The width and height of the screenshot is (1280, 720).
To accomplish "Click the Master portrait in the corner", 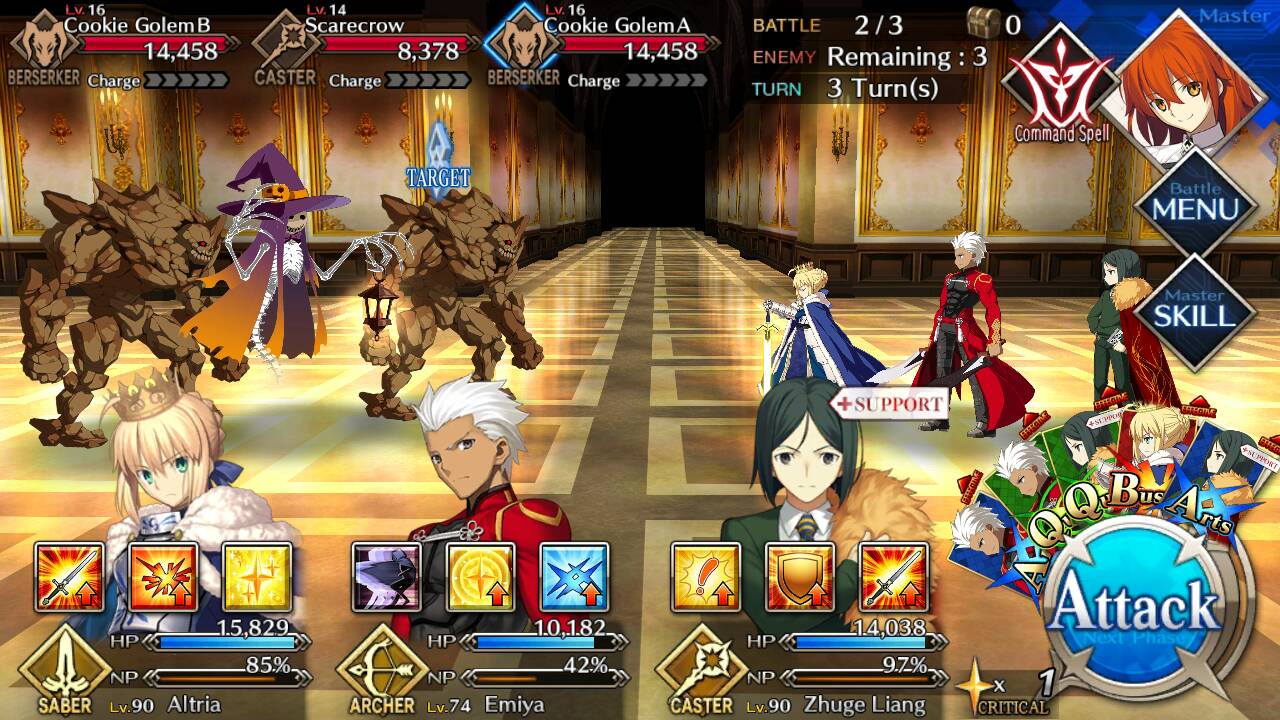I will pyautogui.click(x=1190, y=80).
